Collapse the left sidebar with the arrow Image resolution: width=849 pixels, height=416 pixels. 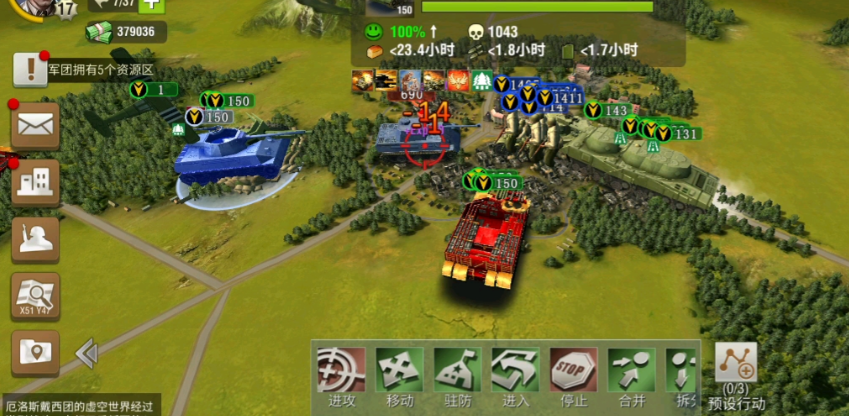86,353
